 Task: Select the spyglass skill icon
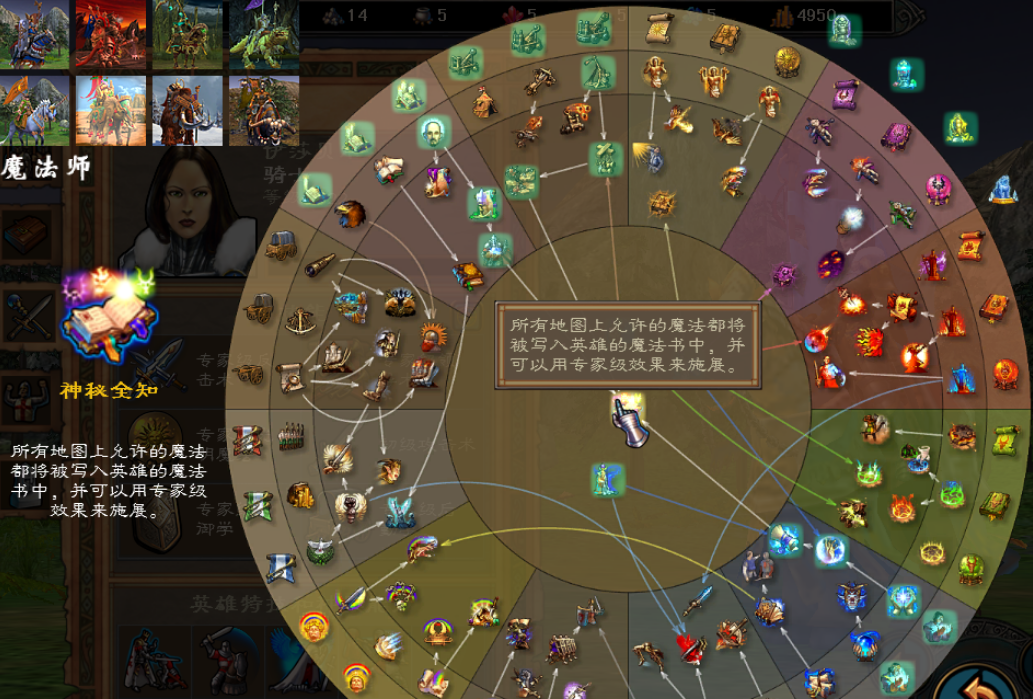click(320, 265)
